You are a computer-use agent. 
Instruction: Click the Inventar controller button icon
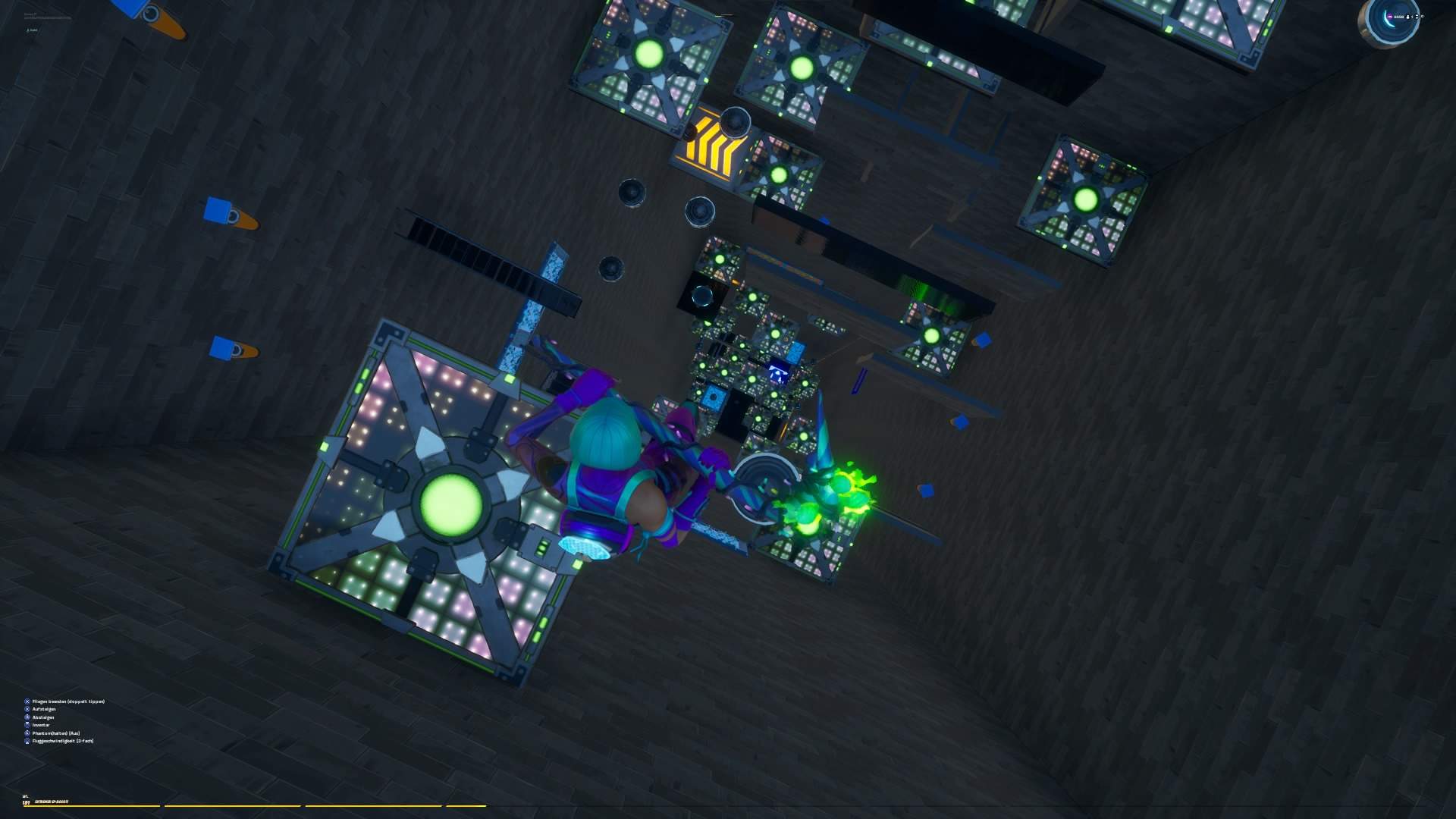coord(27,725)
